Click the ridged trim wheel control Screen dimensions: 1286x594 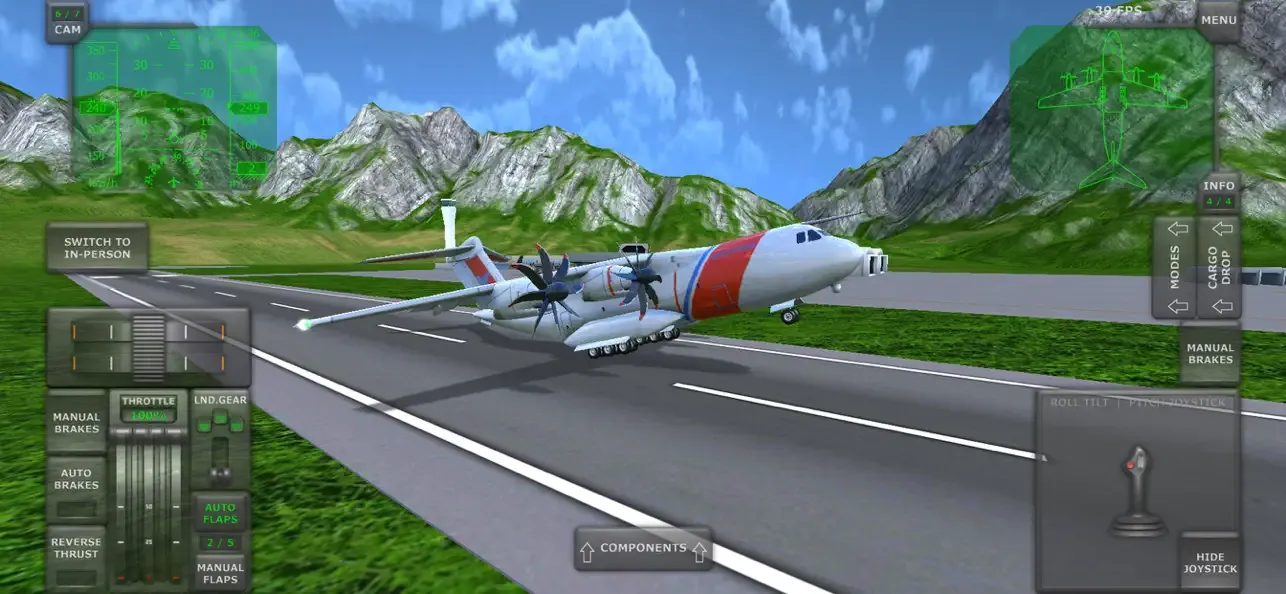click(x=148, y=346)
